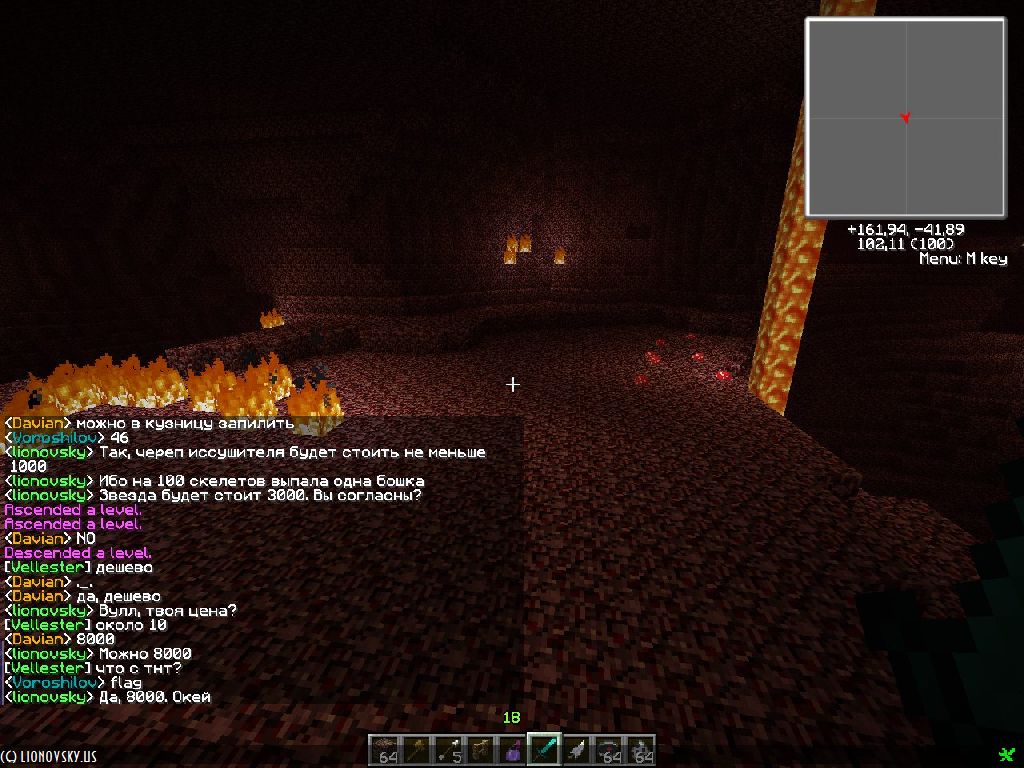Click the minimap in the corner
This screenshot has width=1024, height=768.
905,117
